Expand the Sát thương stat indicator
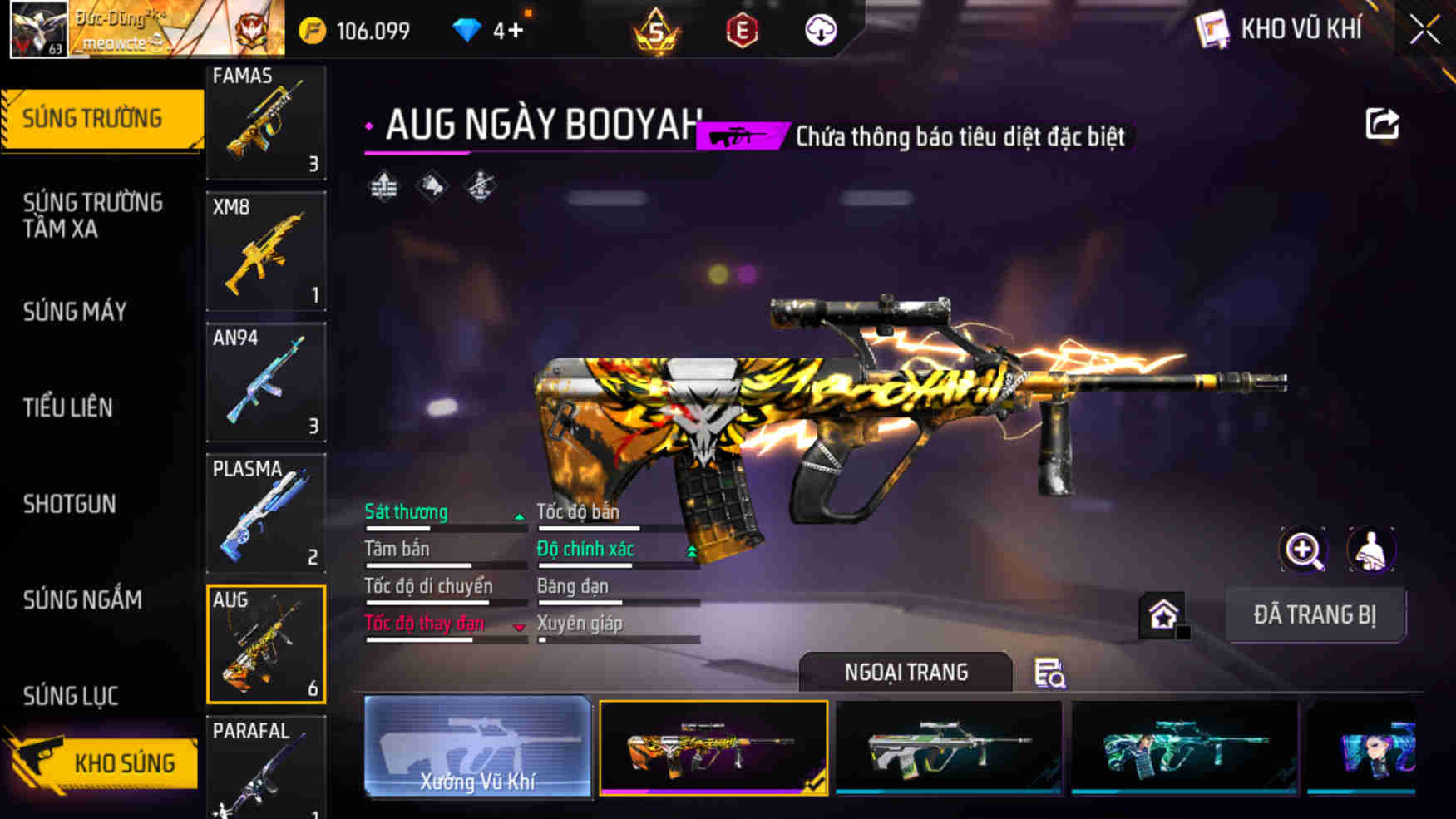 (520, 516)
